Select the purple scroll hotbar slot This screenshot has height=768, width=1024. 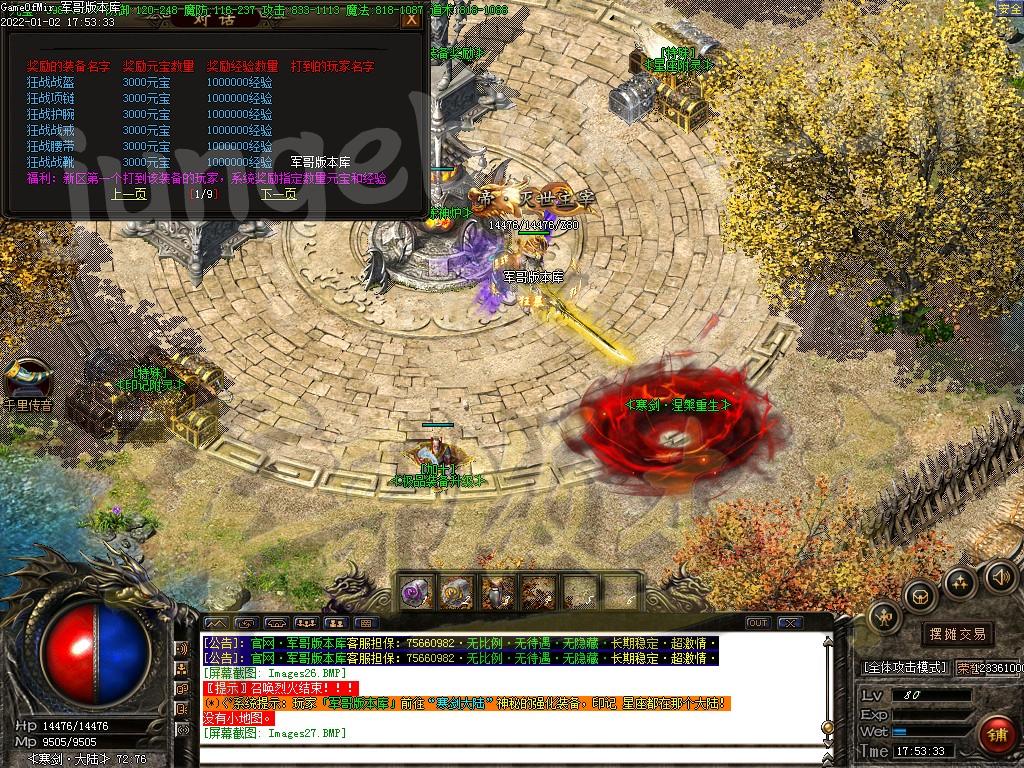point(417,593)
